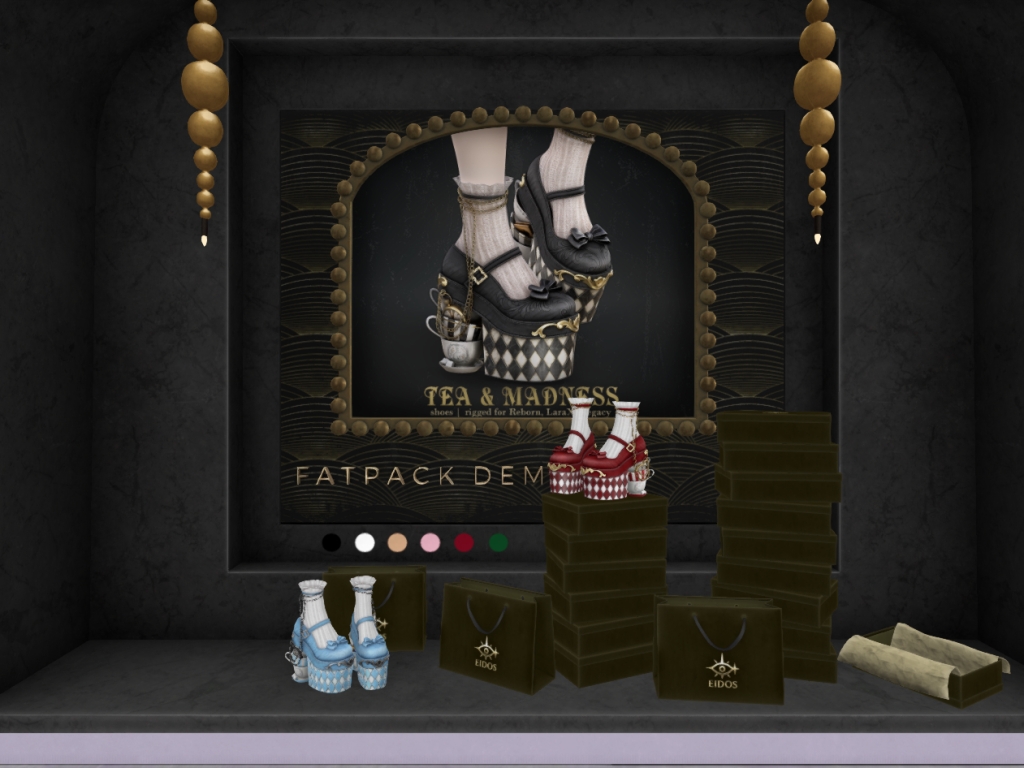
Task: Select the black color swatch
Action: [x=331, y=542]
